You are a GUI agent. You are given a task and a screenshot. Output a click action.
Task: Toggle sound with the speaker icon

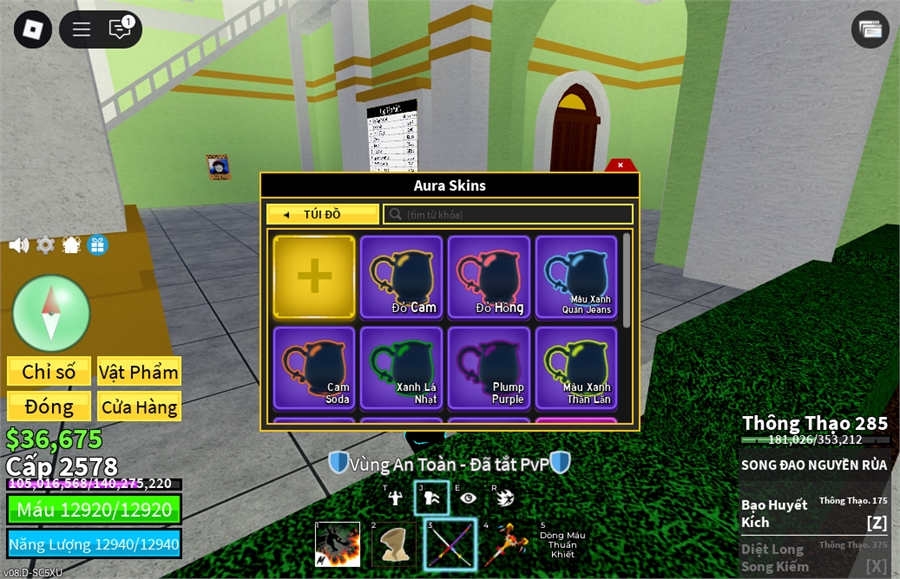pos(19,245)
